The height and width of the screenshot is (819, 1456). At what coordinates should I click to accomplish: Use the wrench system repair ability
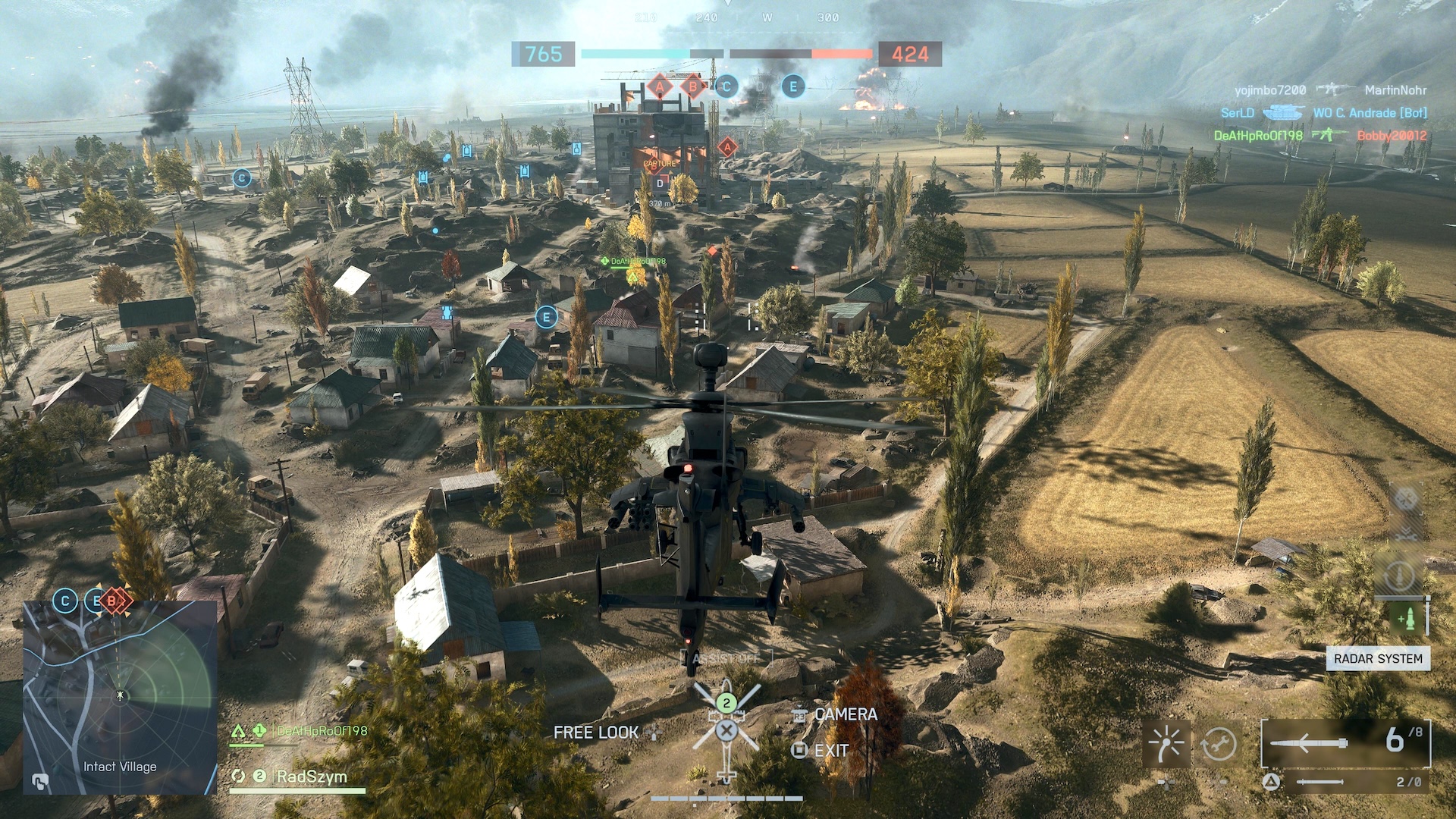[x=1219, y=744]
